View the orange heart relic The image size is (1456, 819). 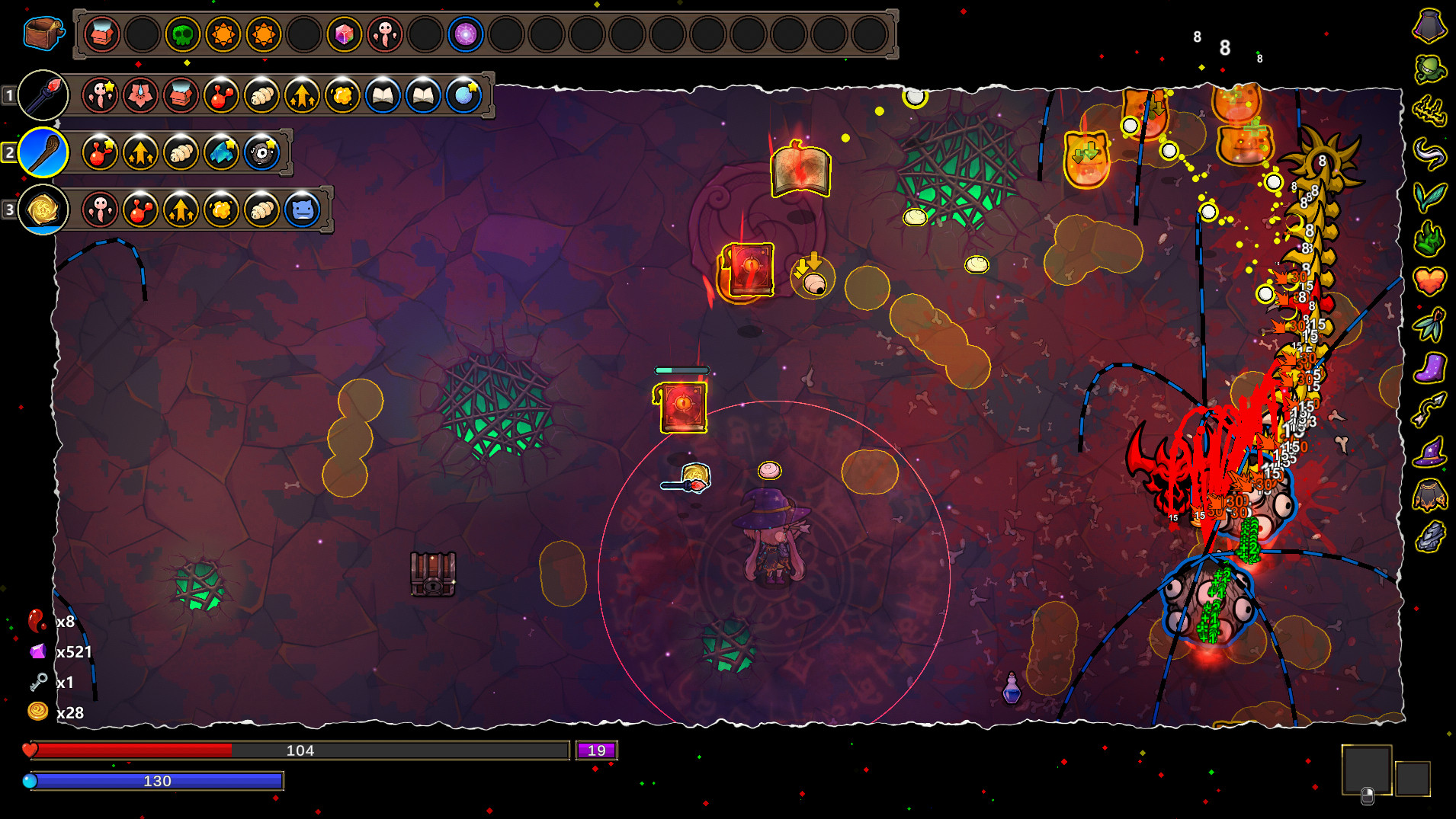pos(1429,280)
